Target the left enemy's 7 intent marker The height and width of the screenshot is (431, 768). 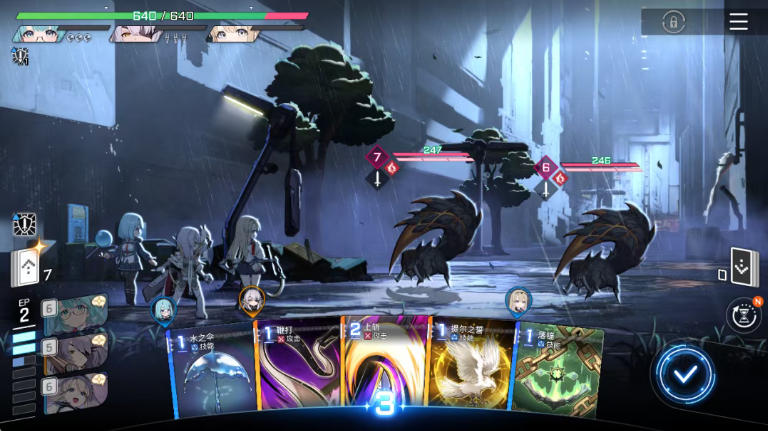[378, 158]
